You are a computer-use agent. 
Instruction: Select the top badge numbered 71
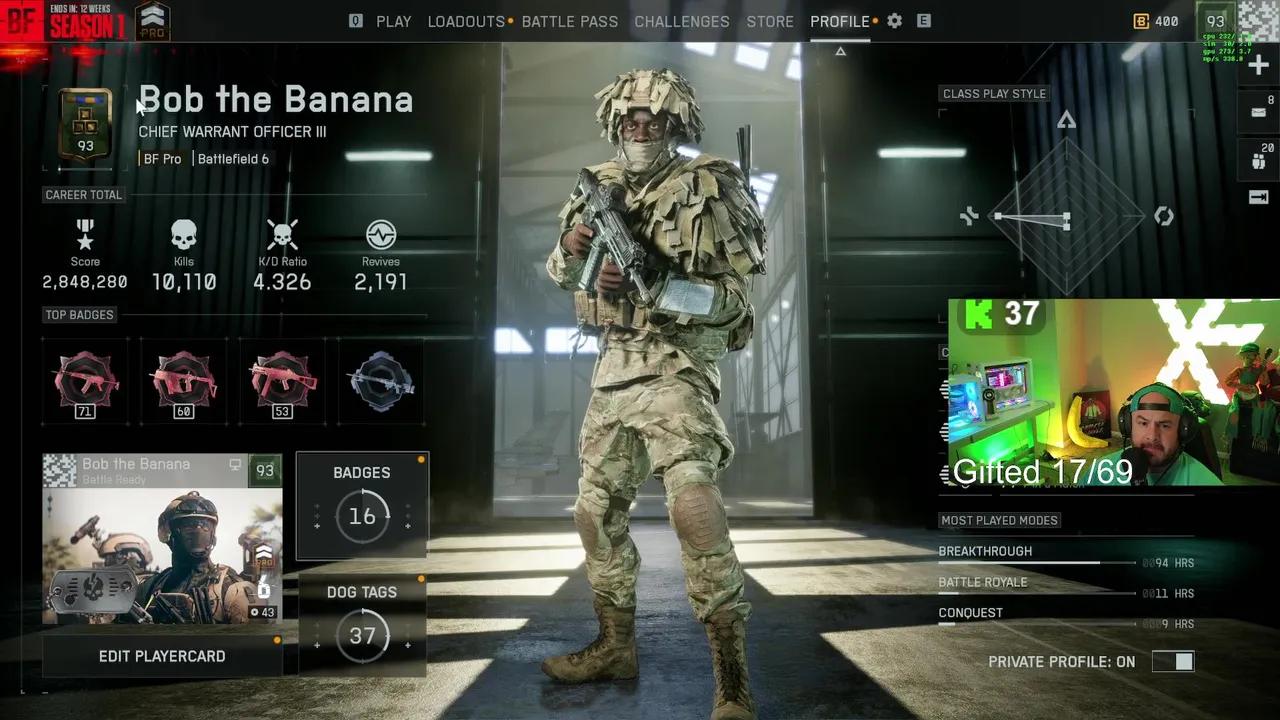(86, 382)
